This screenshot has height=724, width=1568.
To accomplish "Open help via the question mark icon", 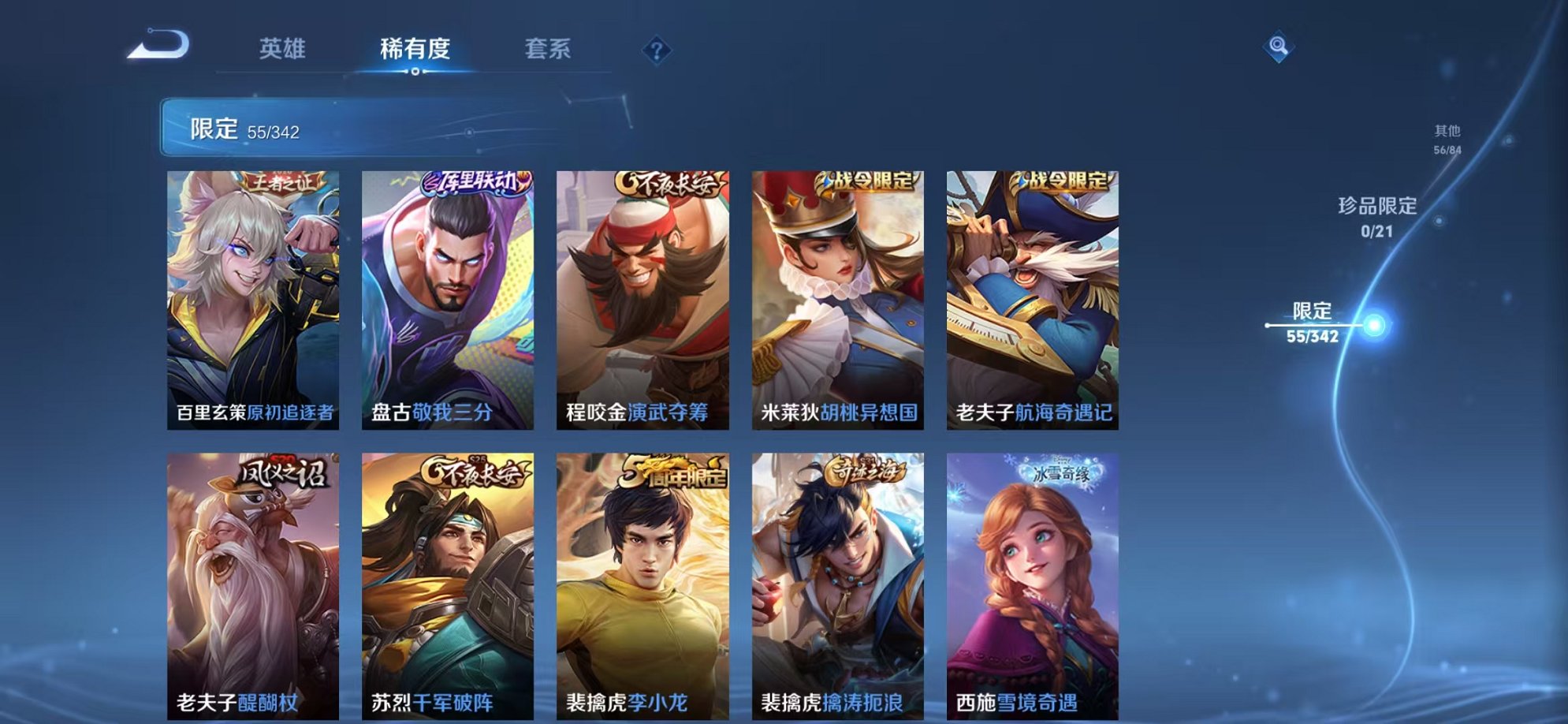I will pyautogui.click(x=657, y=49).
